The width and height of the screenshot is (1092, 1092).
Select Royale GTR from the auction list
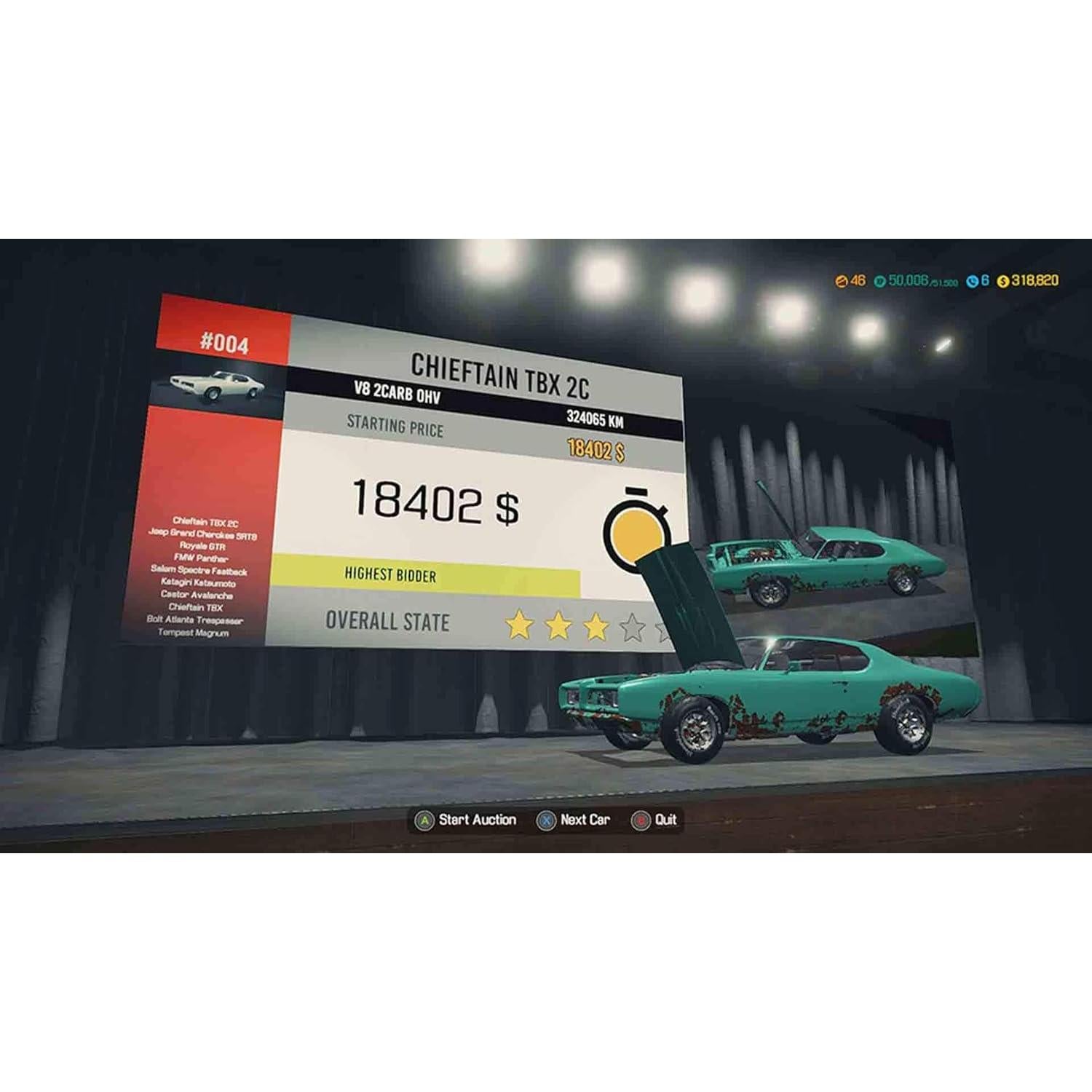[204, 547]
